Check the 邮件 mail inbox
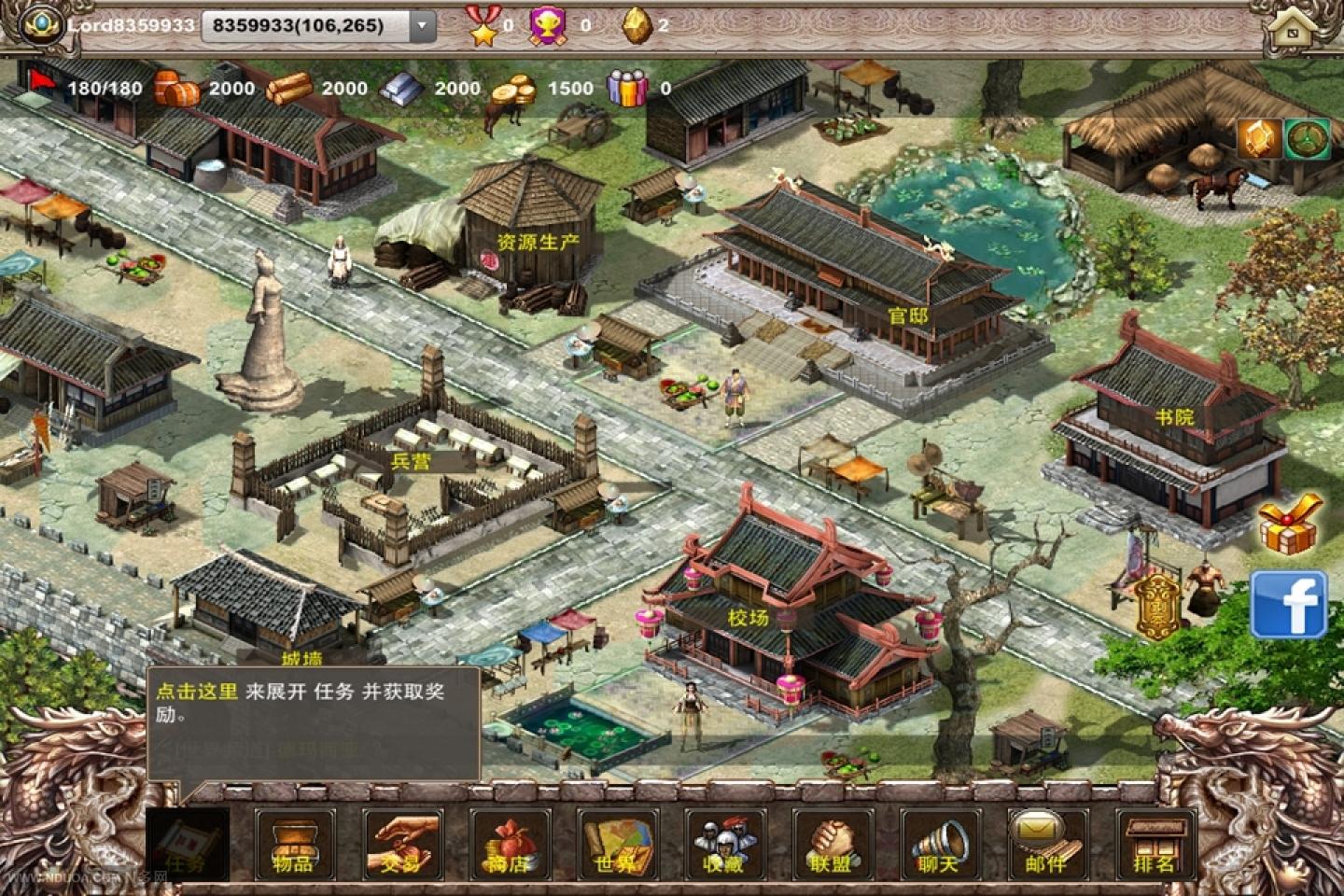Viewport: 1344px width, 896px height. (1046, 845)
